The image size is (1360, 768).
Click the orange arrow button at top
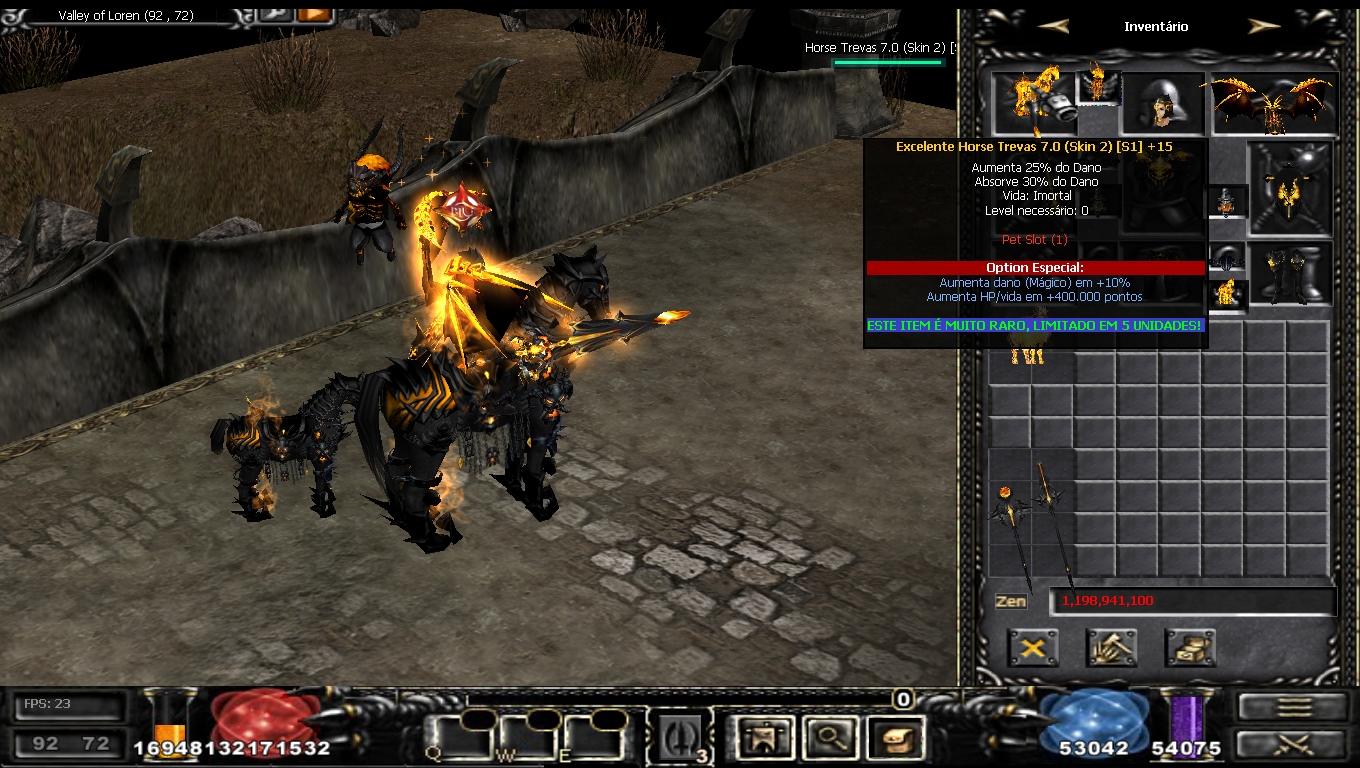(x=314, y=14)
